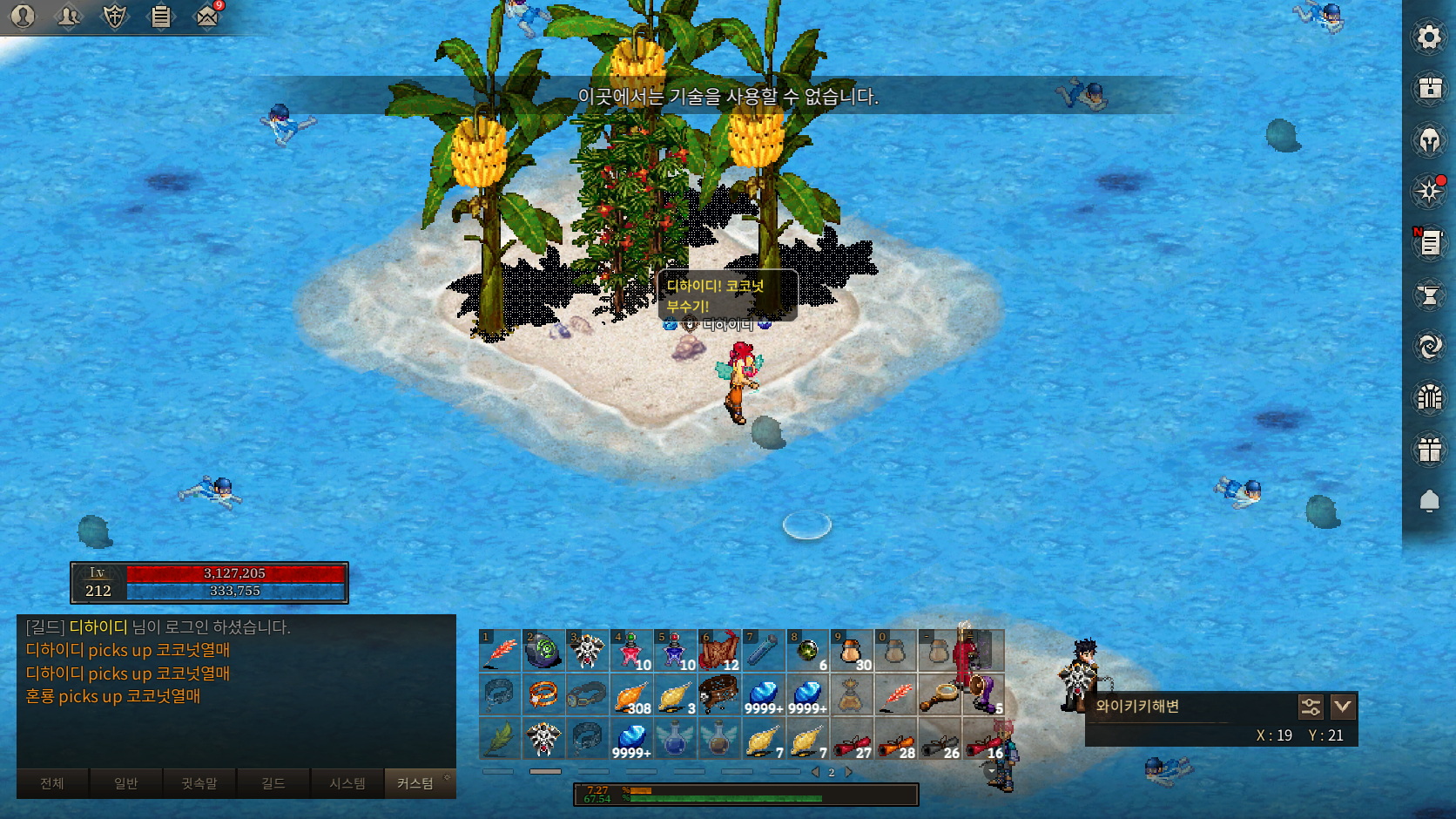Collapse the 와이키키해변 location panel

tap(1342, 707)
